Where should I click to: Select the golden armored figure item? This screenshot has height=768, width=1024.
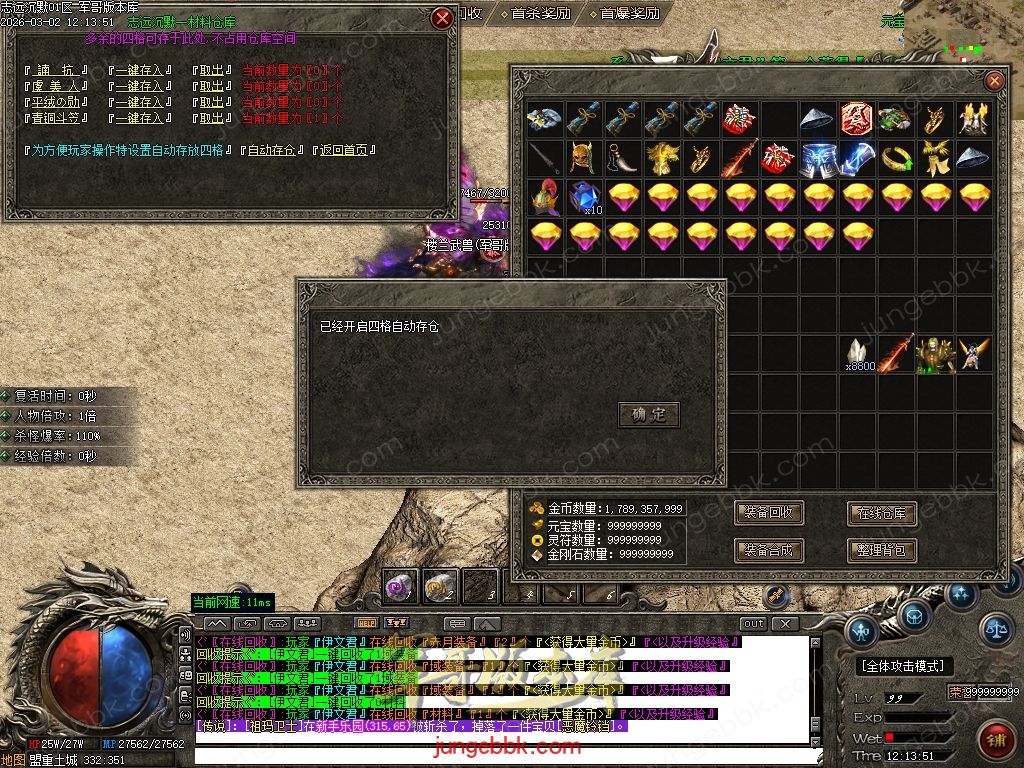[x=936, y=355]
